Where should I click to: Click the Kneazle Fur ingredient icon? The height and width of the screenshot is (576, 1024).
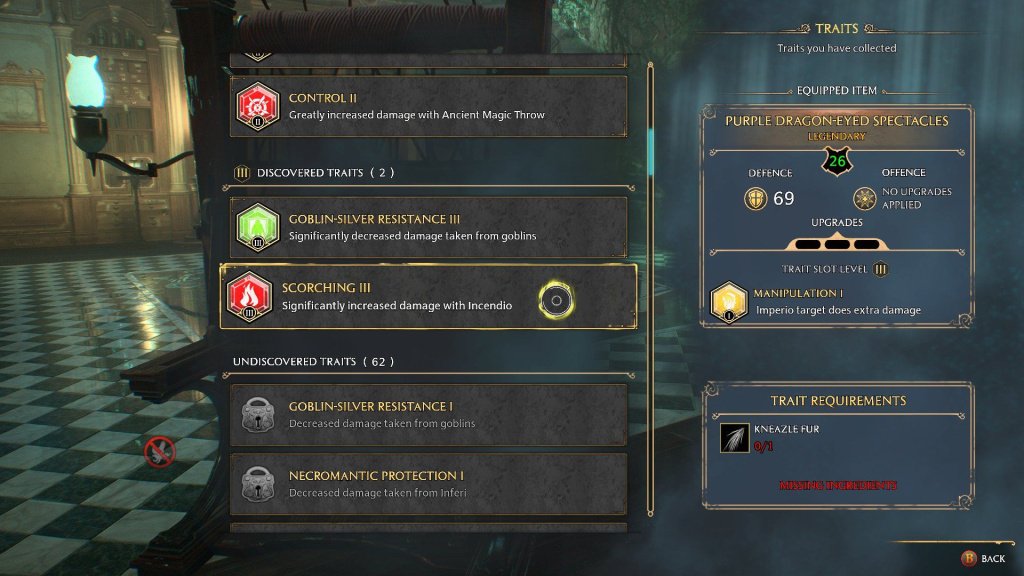pos(734,437)
